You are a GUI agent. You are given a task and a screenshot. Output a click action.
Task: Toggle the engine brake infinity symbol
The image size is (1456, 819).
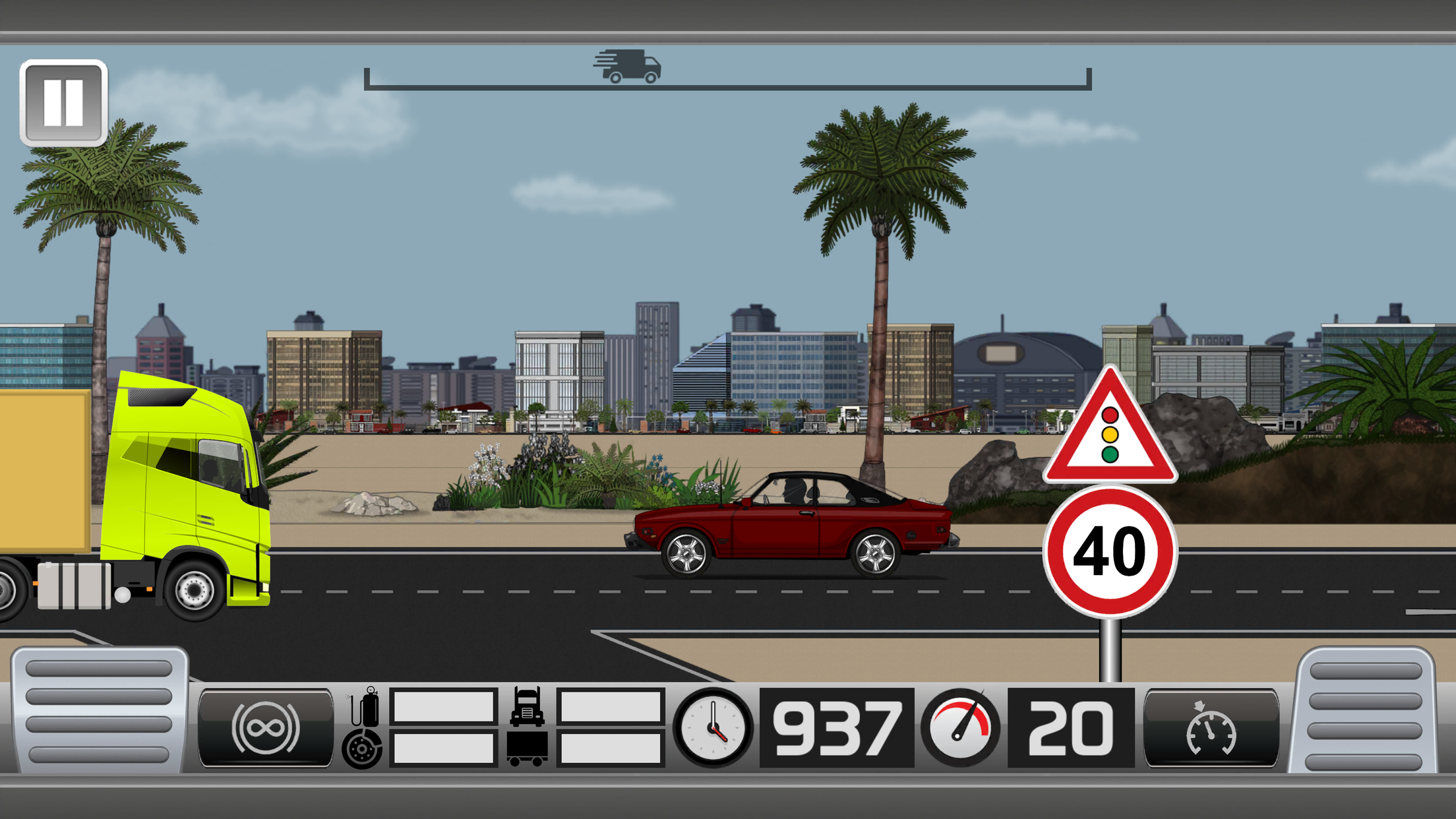click(x=266, y=729)
